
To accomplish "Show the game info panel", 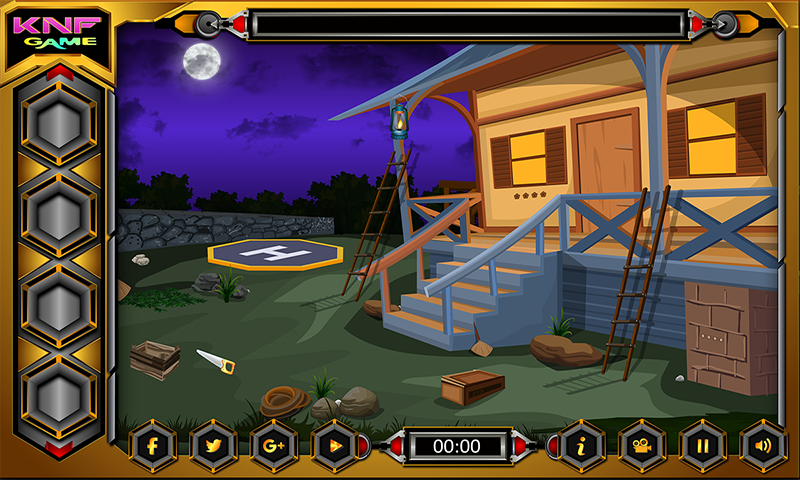I will click(x=581, y=446).
